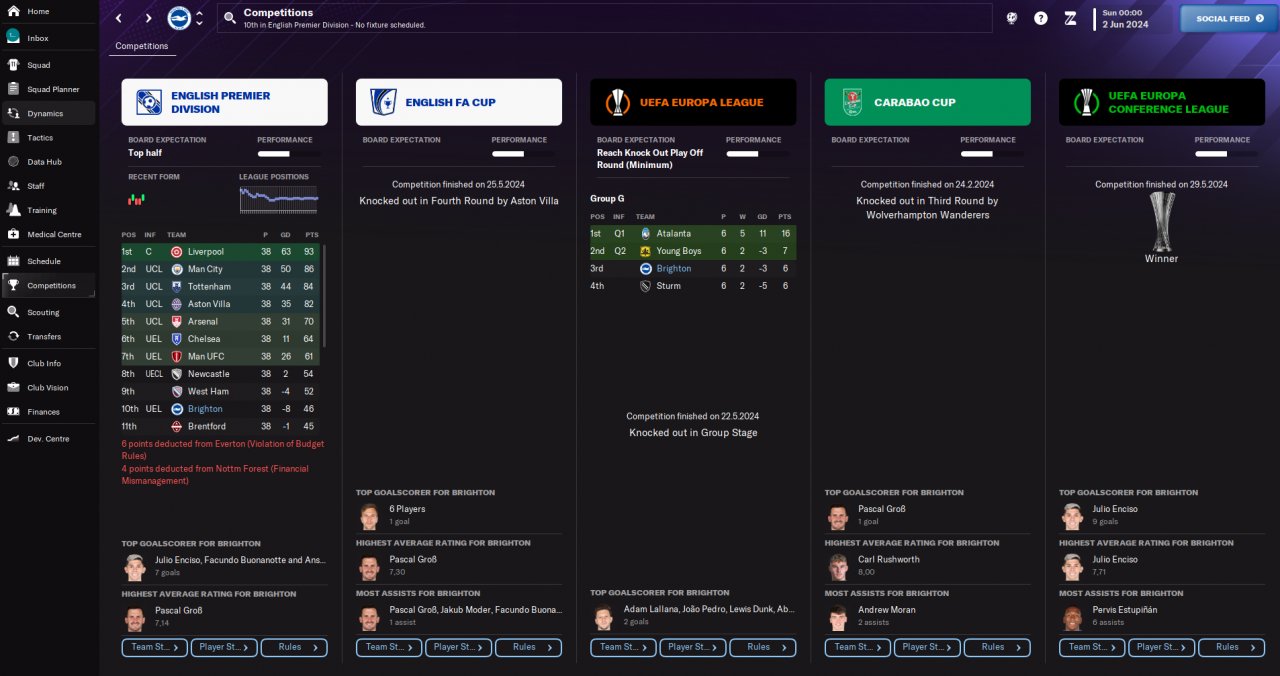Click the Social Feed button
Viewport: 1280px width, 676px height.
click(x=1229, y=18)
